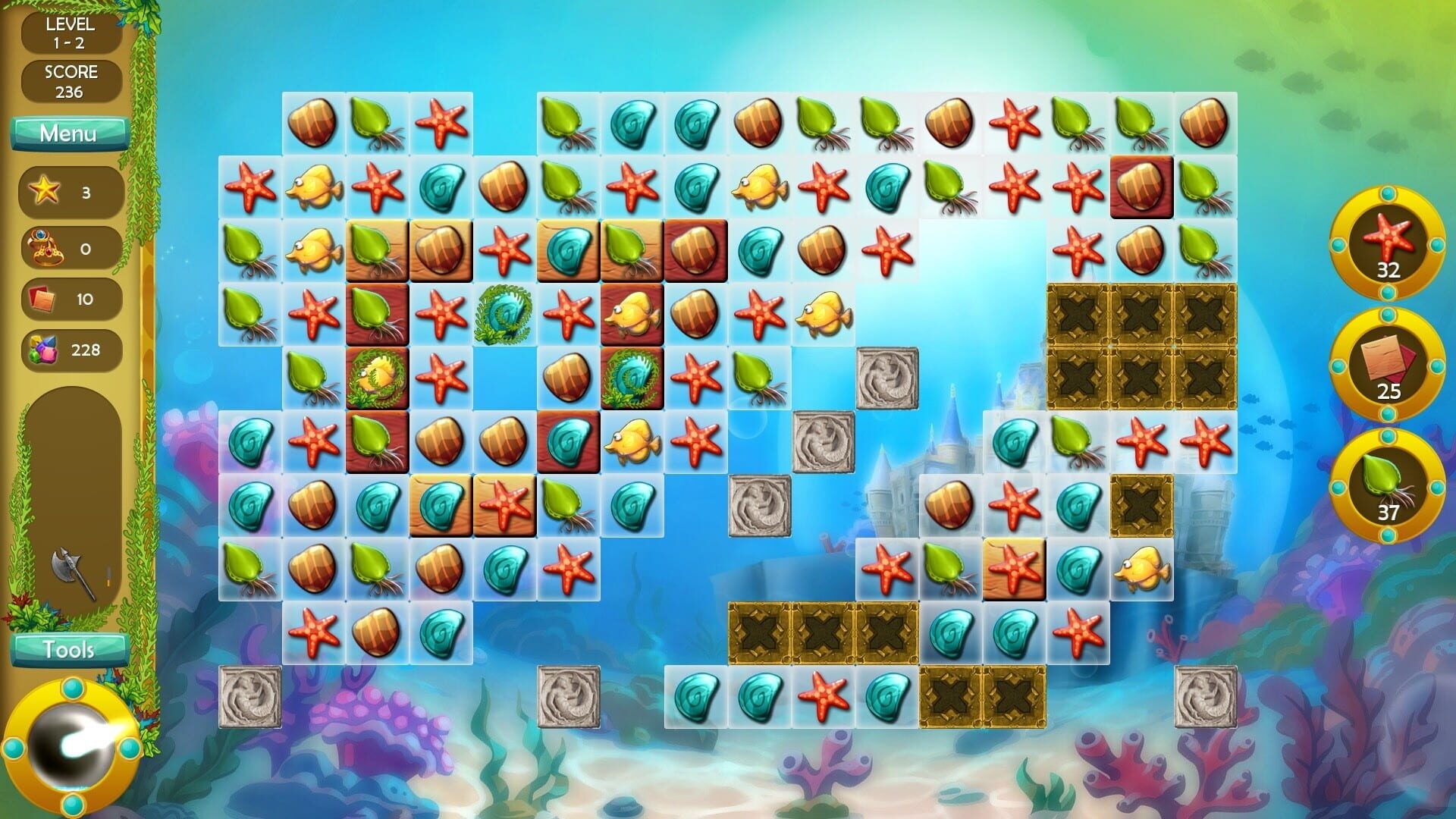
Task: Click the Menu button
Action: [x=69, y=133]
